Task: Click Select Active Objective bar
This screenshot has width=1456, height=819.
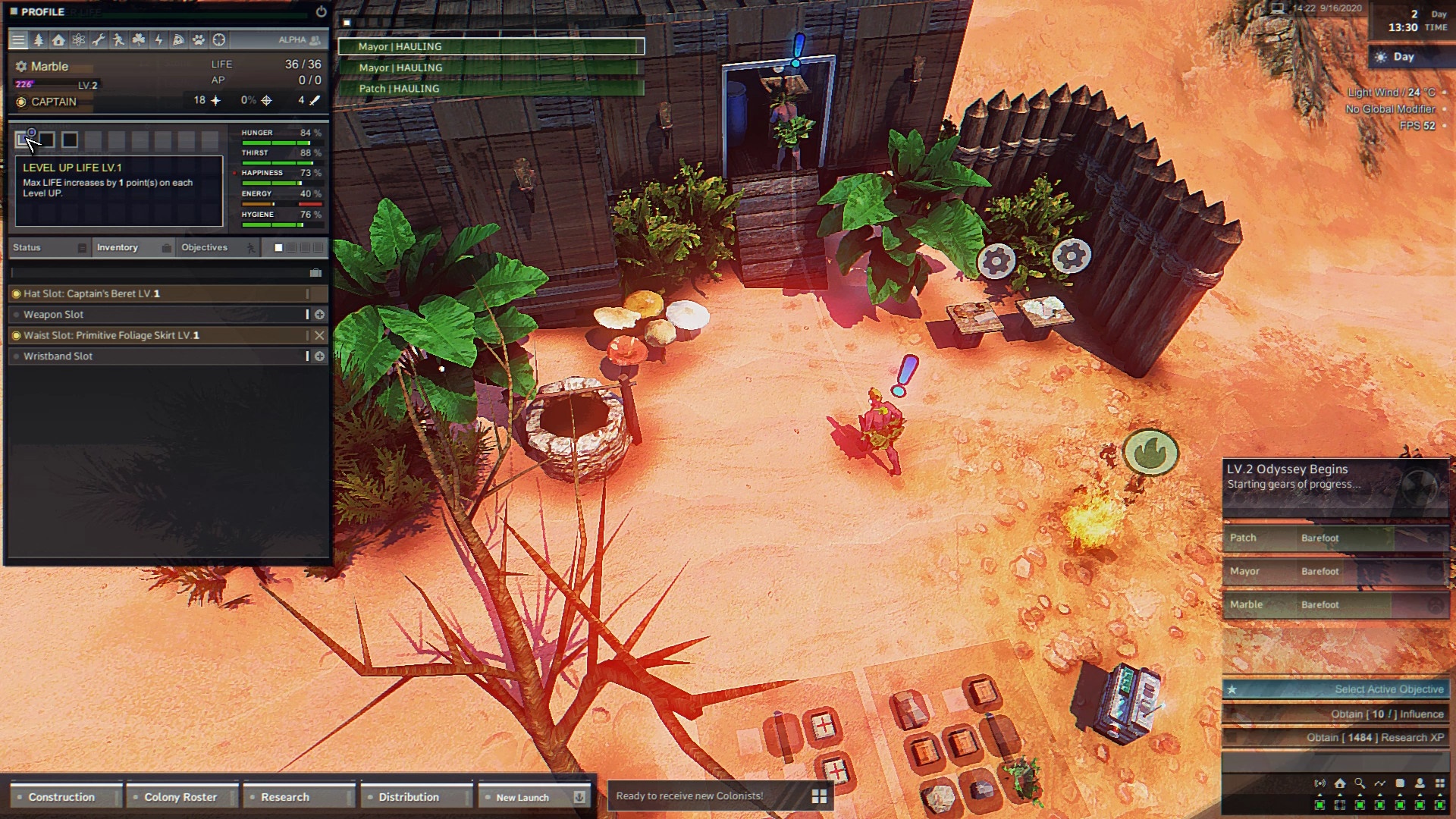Action: 1335,689
